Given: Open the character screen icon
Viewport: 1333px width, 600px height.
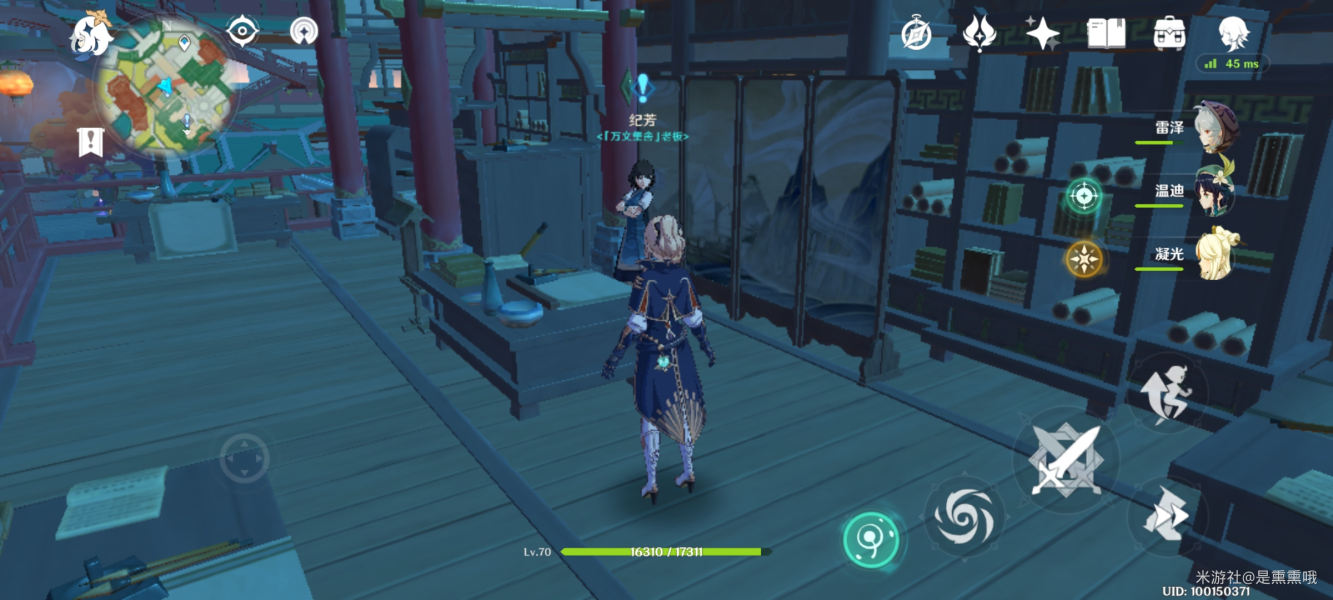Looking at the screenshot, I should pos(1233,33).
